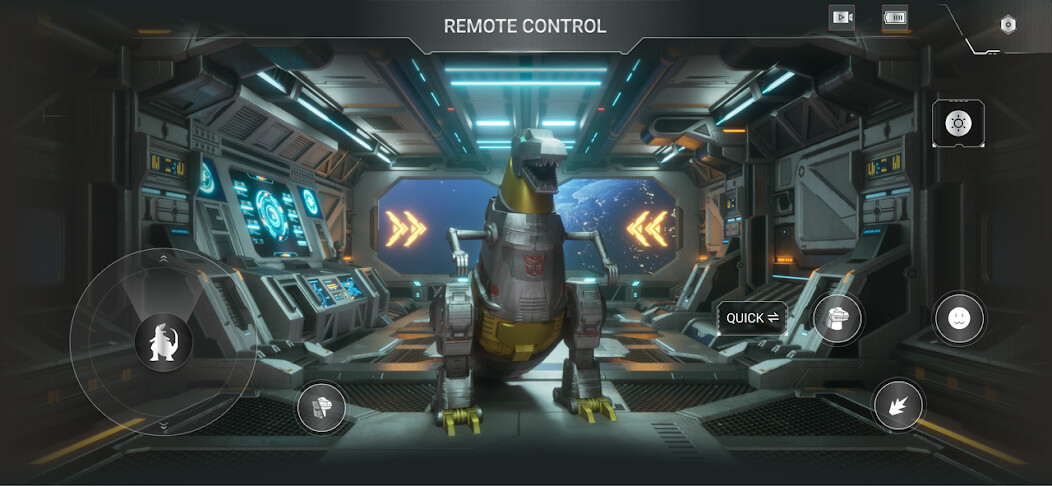Tap the joystick backward double-arrow

tap(163, 426)
